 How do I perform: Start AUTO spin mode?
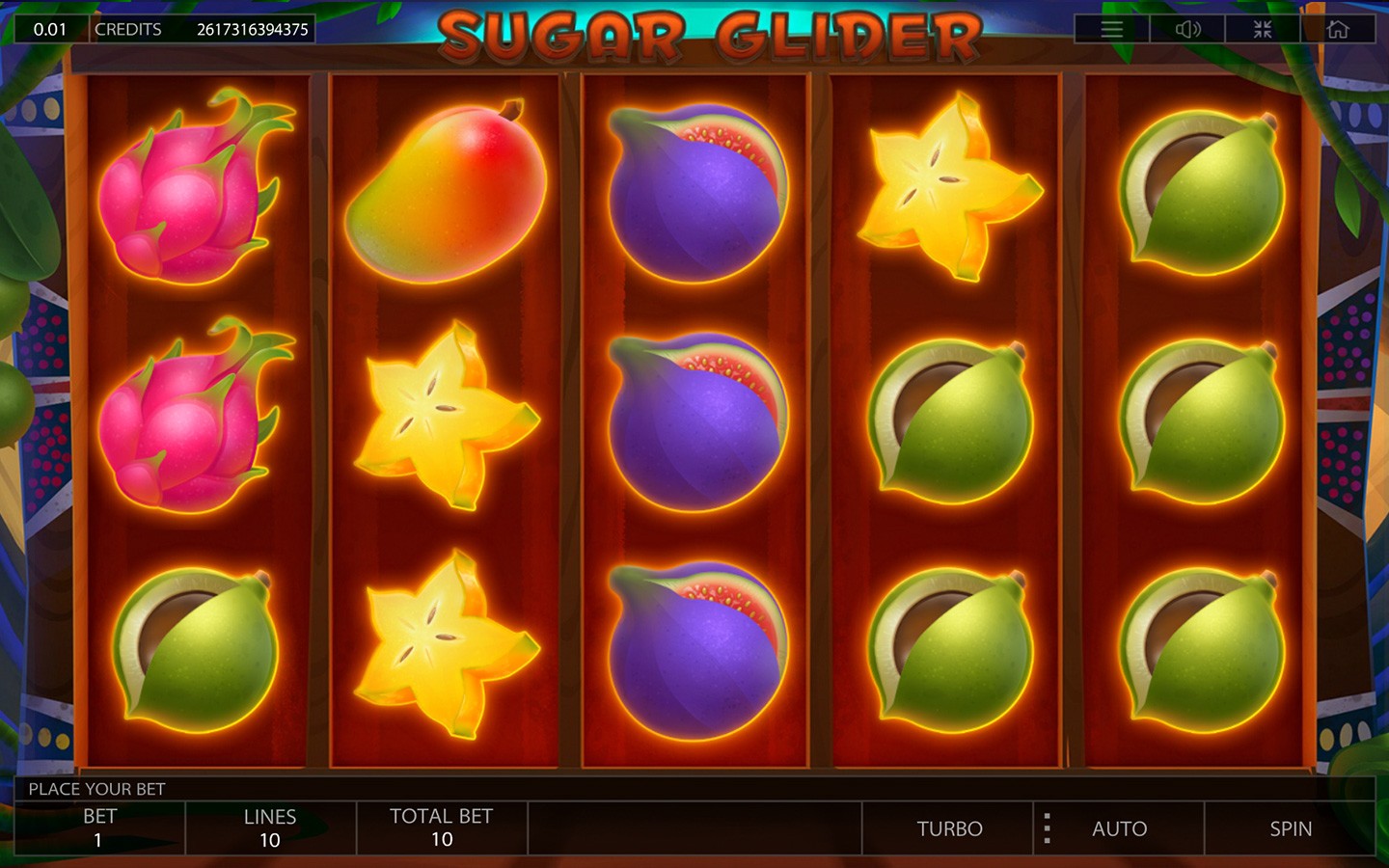pos(1119,828)
